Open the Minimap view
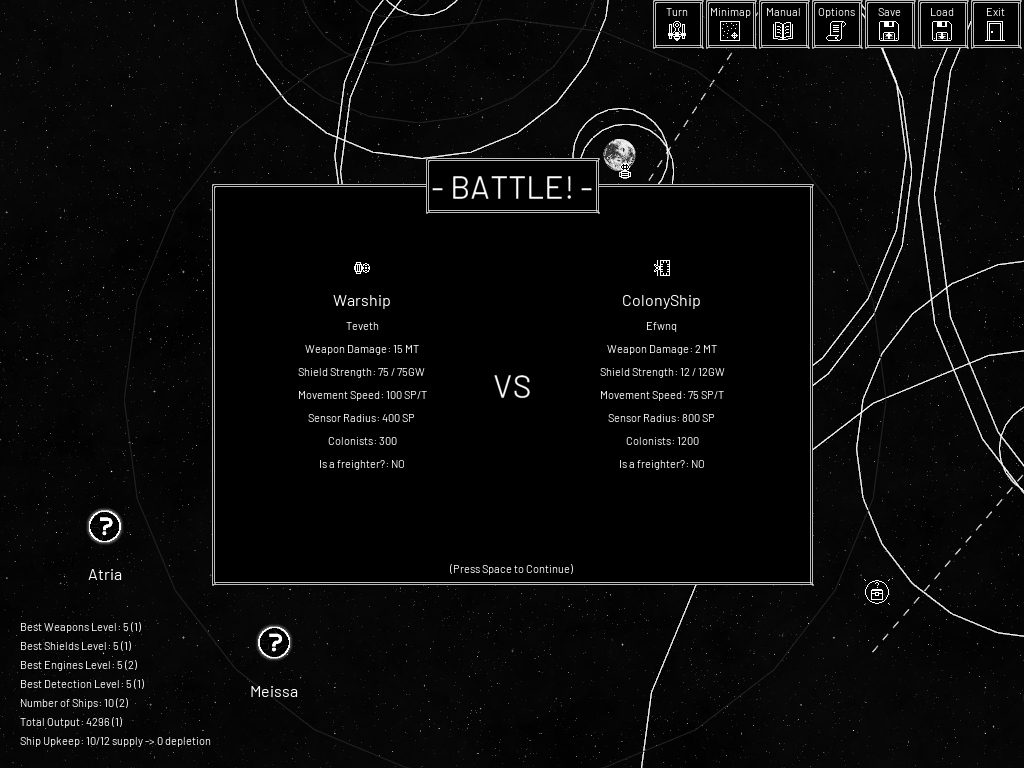1024x768 pixels. click(x=730, y=25)
